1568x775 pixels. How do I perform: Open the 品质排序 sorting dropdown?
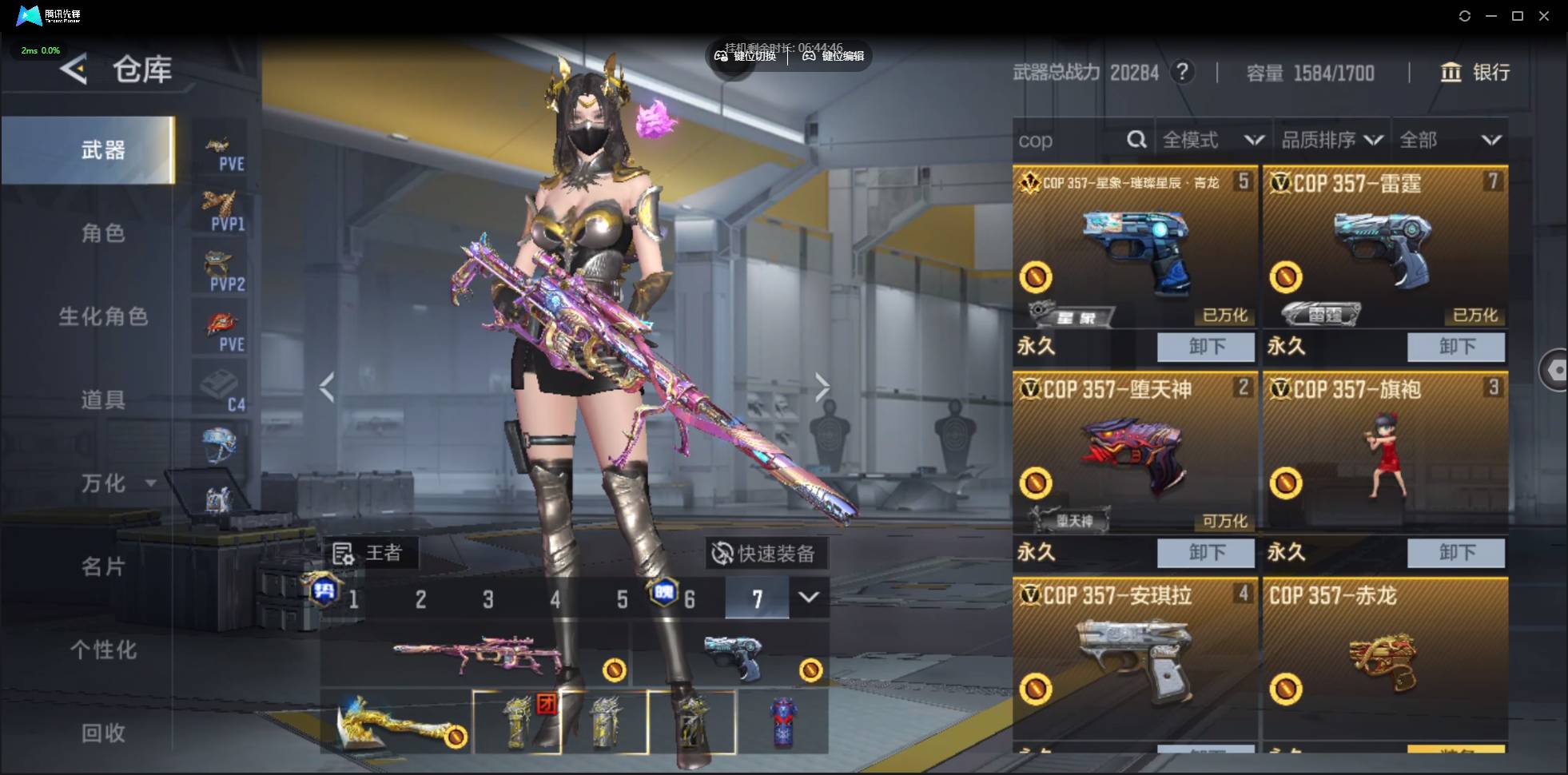(x=1331, y=141)
